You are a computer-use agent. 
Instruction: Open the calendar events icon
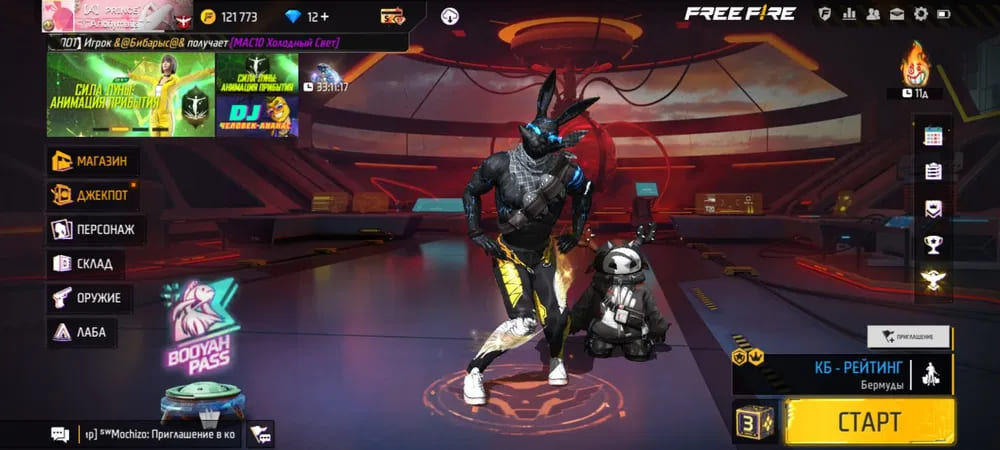point(933,136)
